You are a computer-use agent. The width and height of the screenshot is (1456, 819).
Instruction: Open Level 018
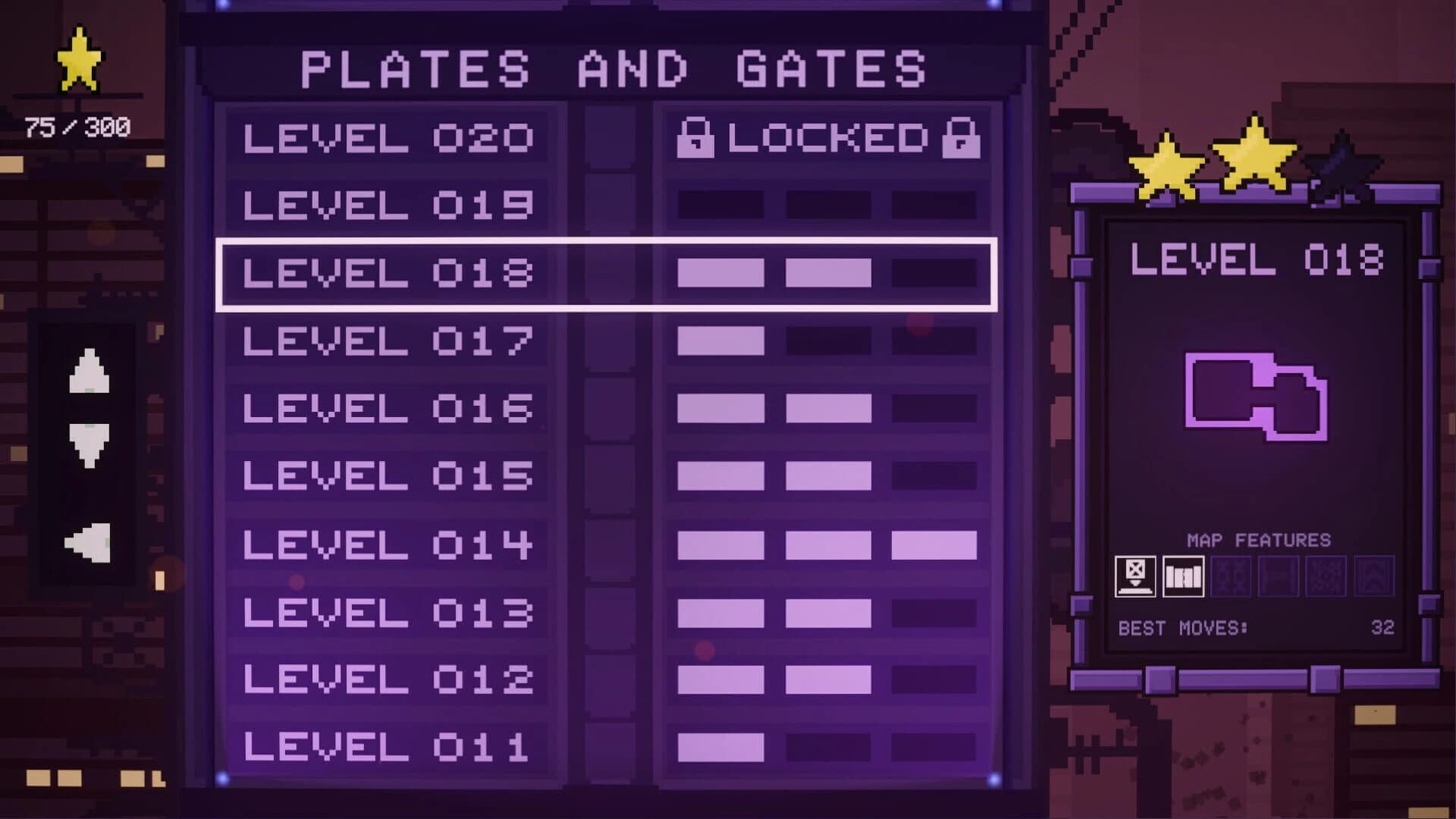388,271
